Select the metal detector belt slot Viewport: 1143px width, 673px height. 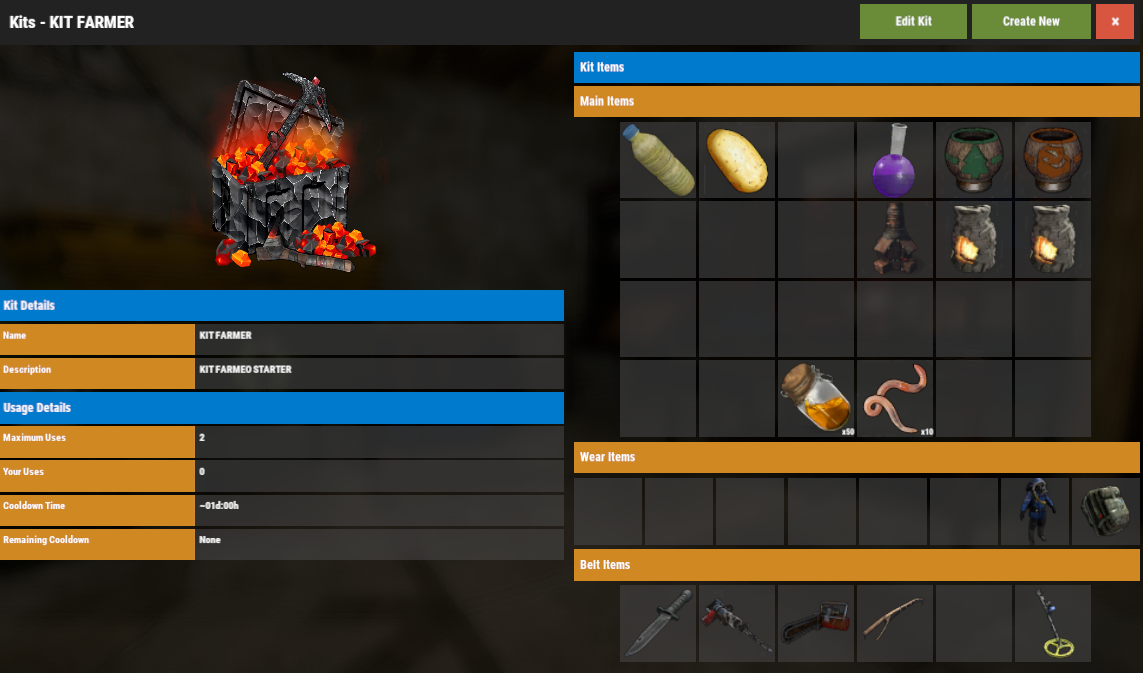tap(1053, 623)
